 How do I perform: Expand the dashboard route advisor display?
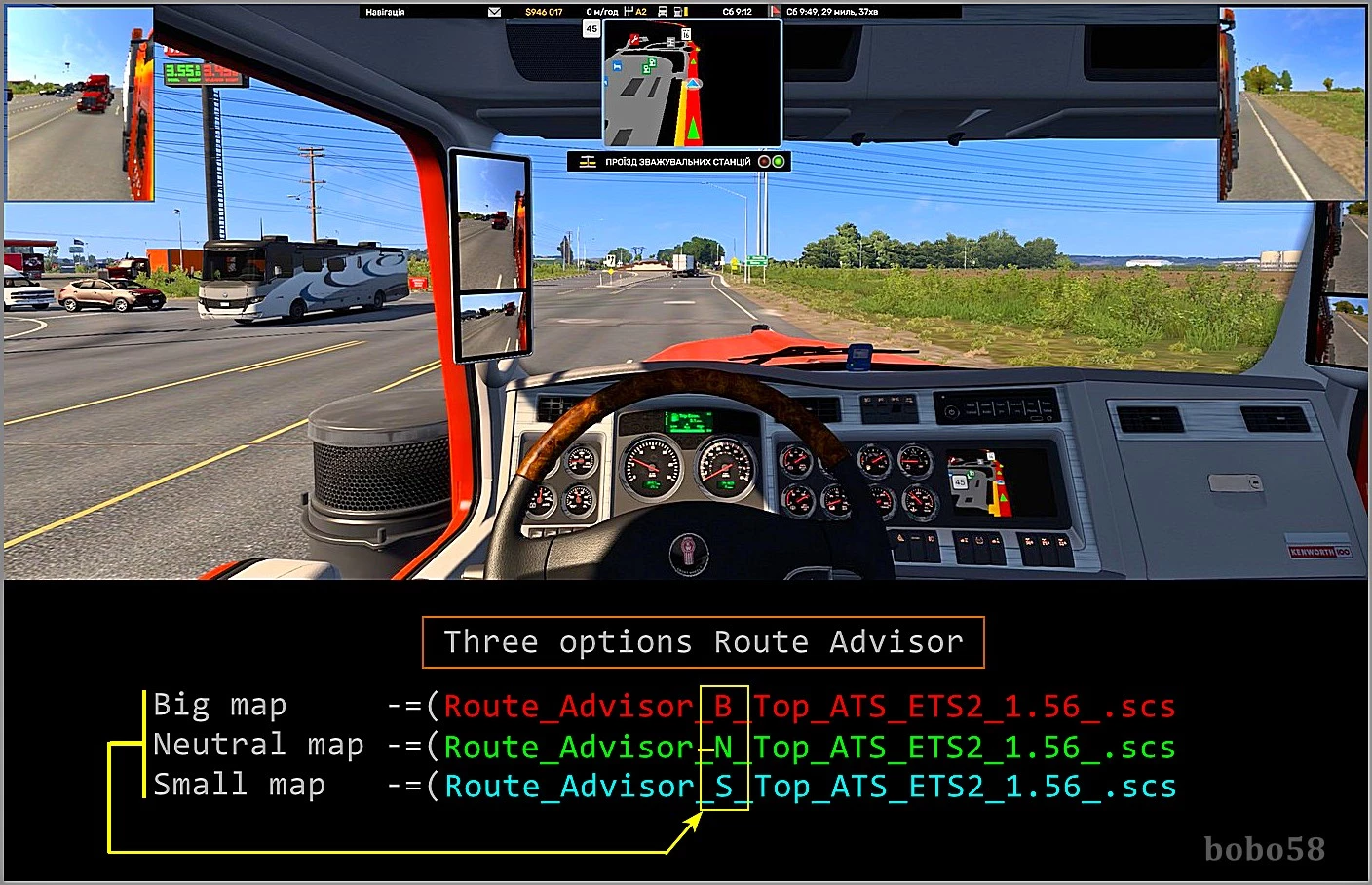coord(979,482)
